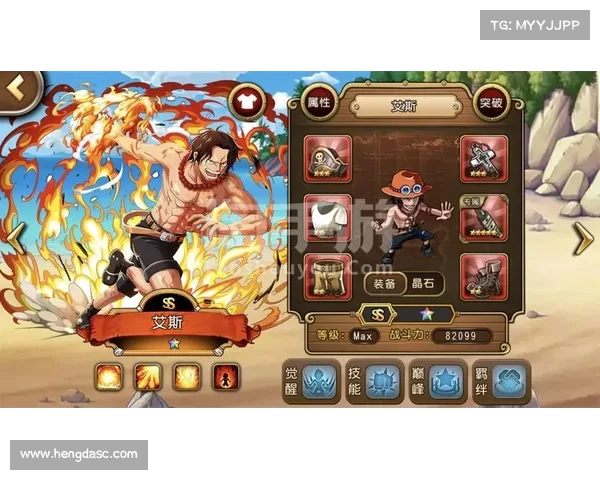Screen dimensions: 600x480
Task: Select the white vest equipment slot
Action: [x=327, y=218]
